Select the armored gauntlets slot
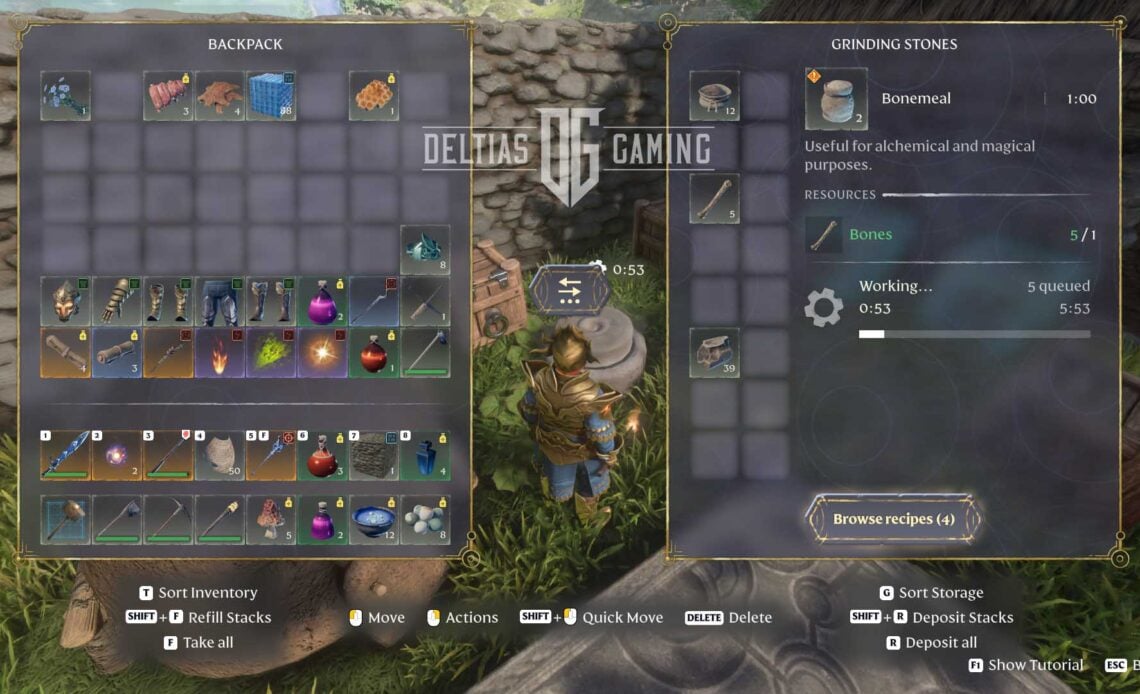1140x694 pixels. click(117, 301)
